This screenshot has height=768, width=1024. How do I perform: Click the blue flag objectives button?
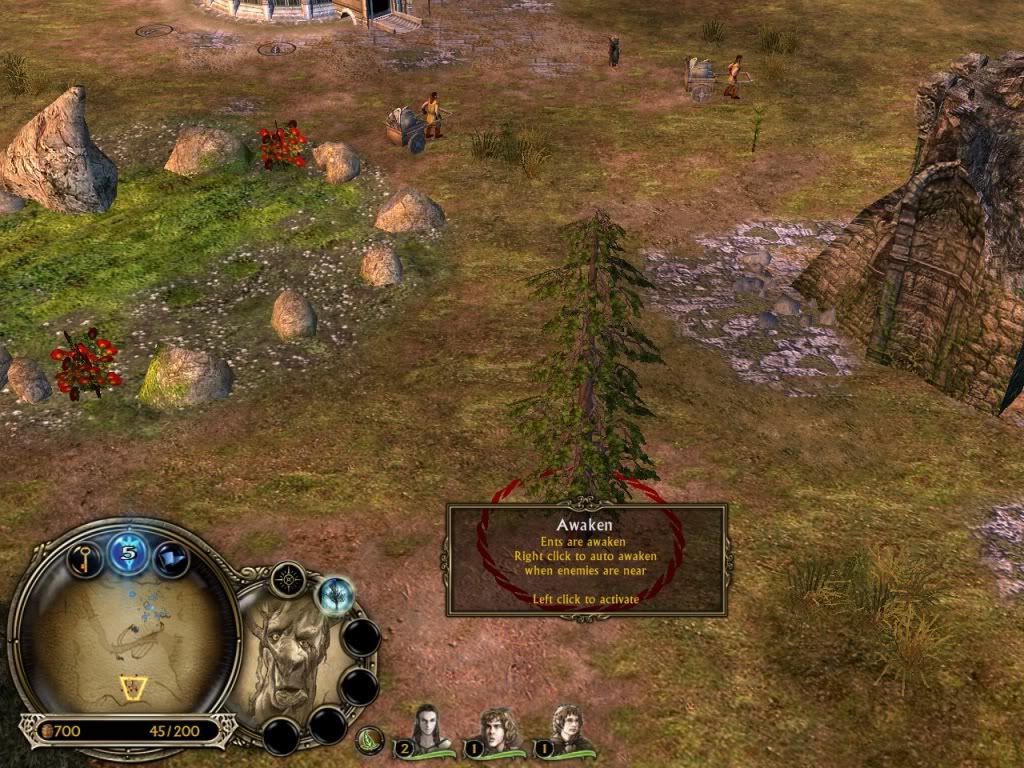coord(171,558)
